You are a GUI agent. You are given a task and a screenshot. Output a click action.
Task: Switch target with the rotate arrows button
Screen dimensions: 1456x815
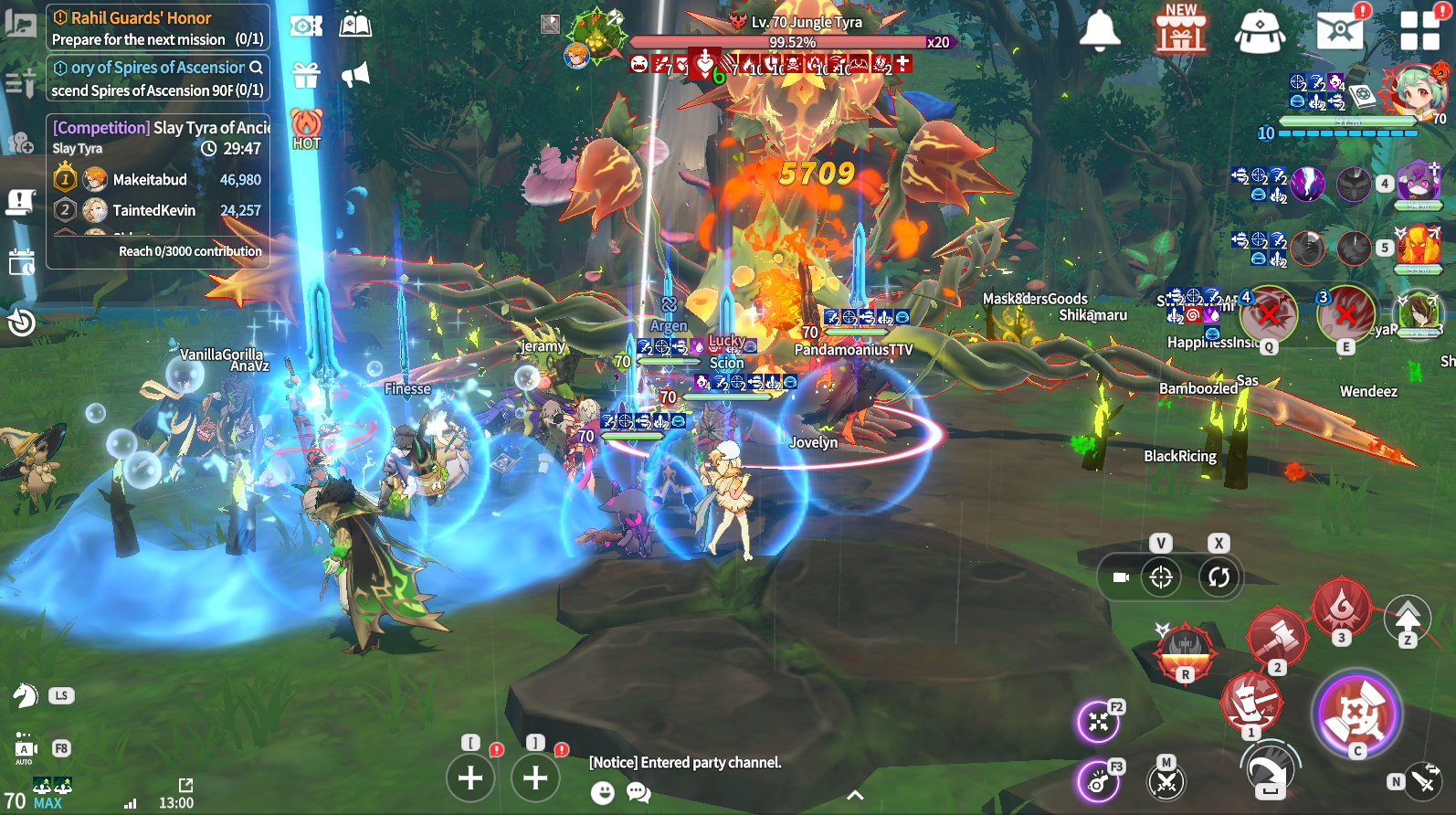tap(1219, 577)
